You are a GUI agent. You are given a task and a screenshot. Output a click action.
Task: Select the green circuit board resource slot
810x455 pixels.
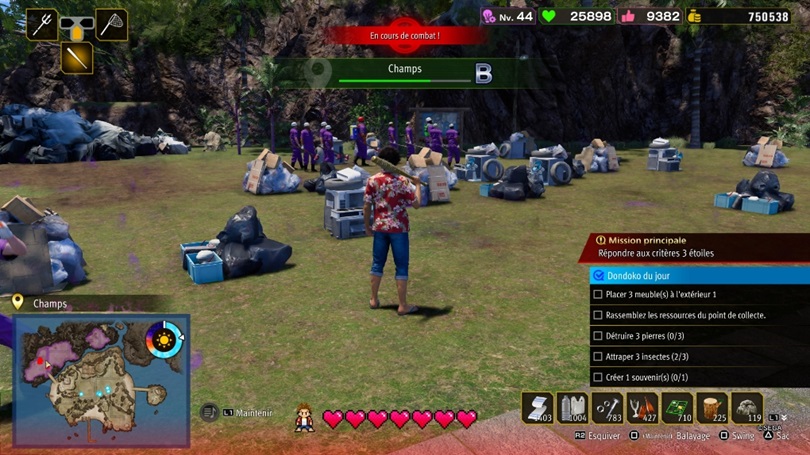click(x=677, y=408)
